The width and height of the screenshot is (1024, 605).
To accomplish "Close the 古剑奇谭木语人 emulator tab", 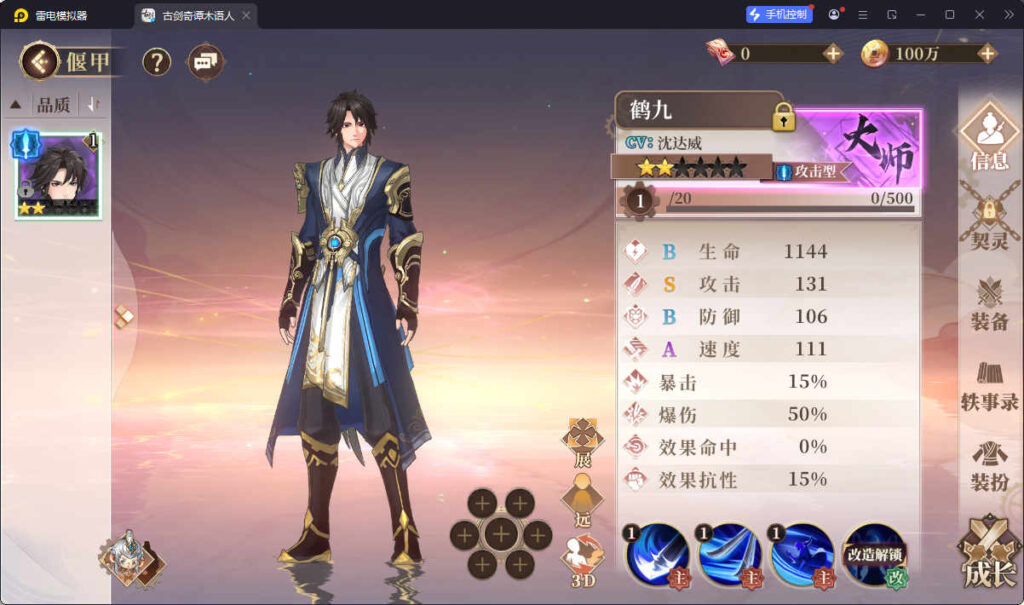I will click(x=246, y=15).
